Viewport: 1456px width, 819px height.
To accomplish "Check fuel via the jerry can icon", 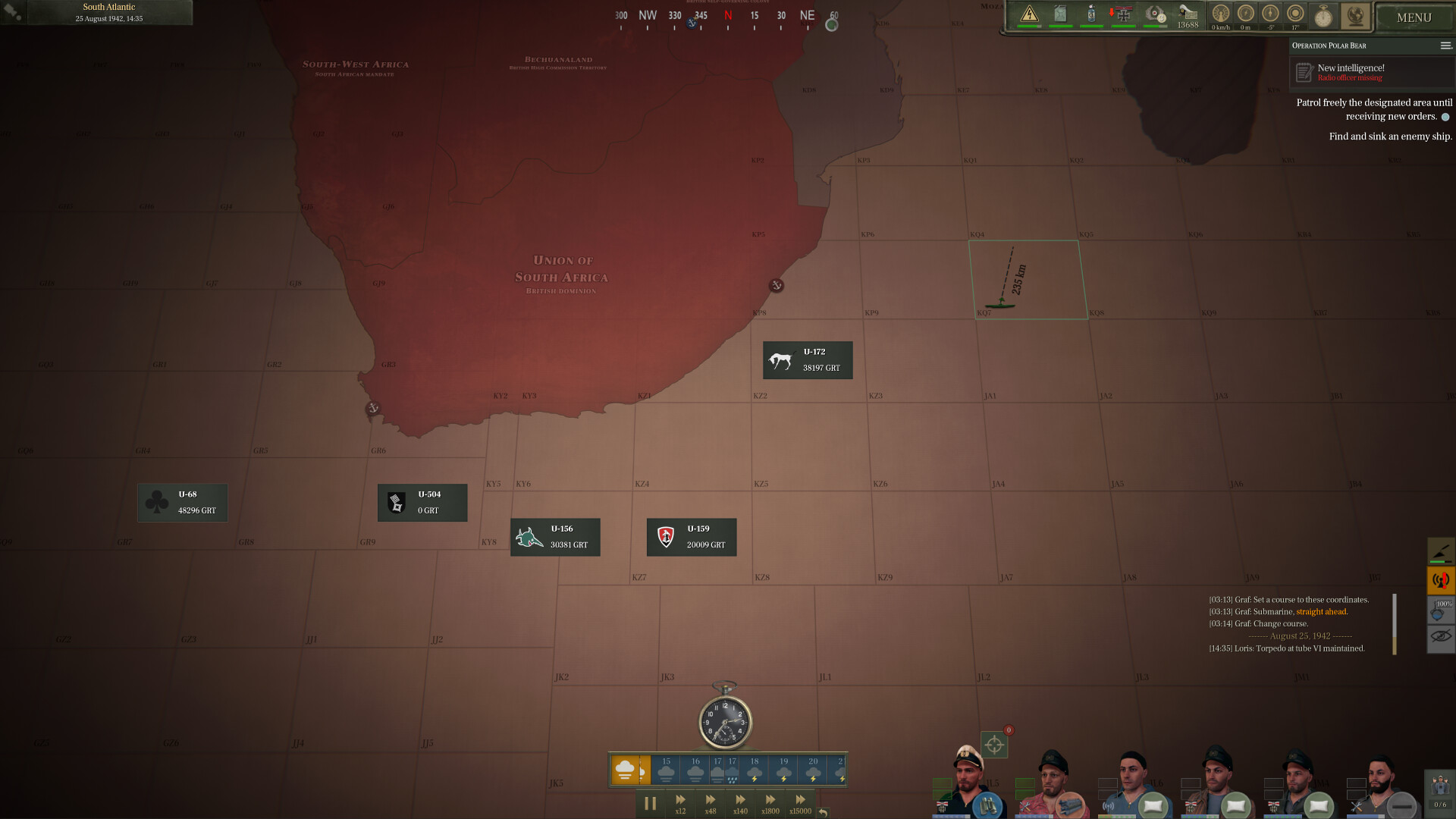I will pos(1060,12).
